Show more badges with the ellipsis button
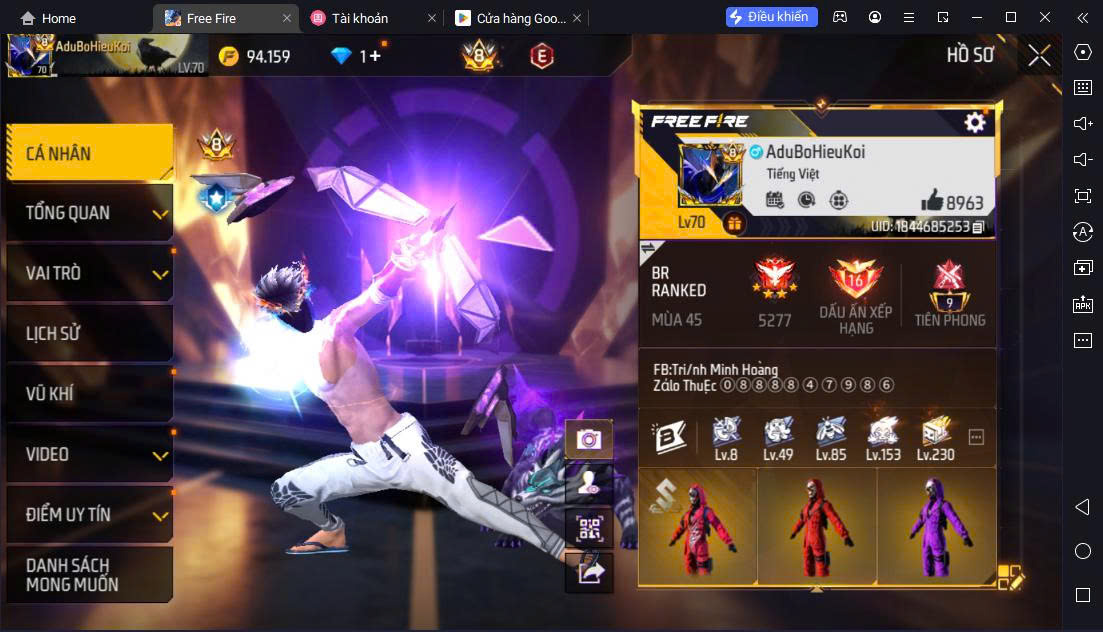 tap(977, 437)
